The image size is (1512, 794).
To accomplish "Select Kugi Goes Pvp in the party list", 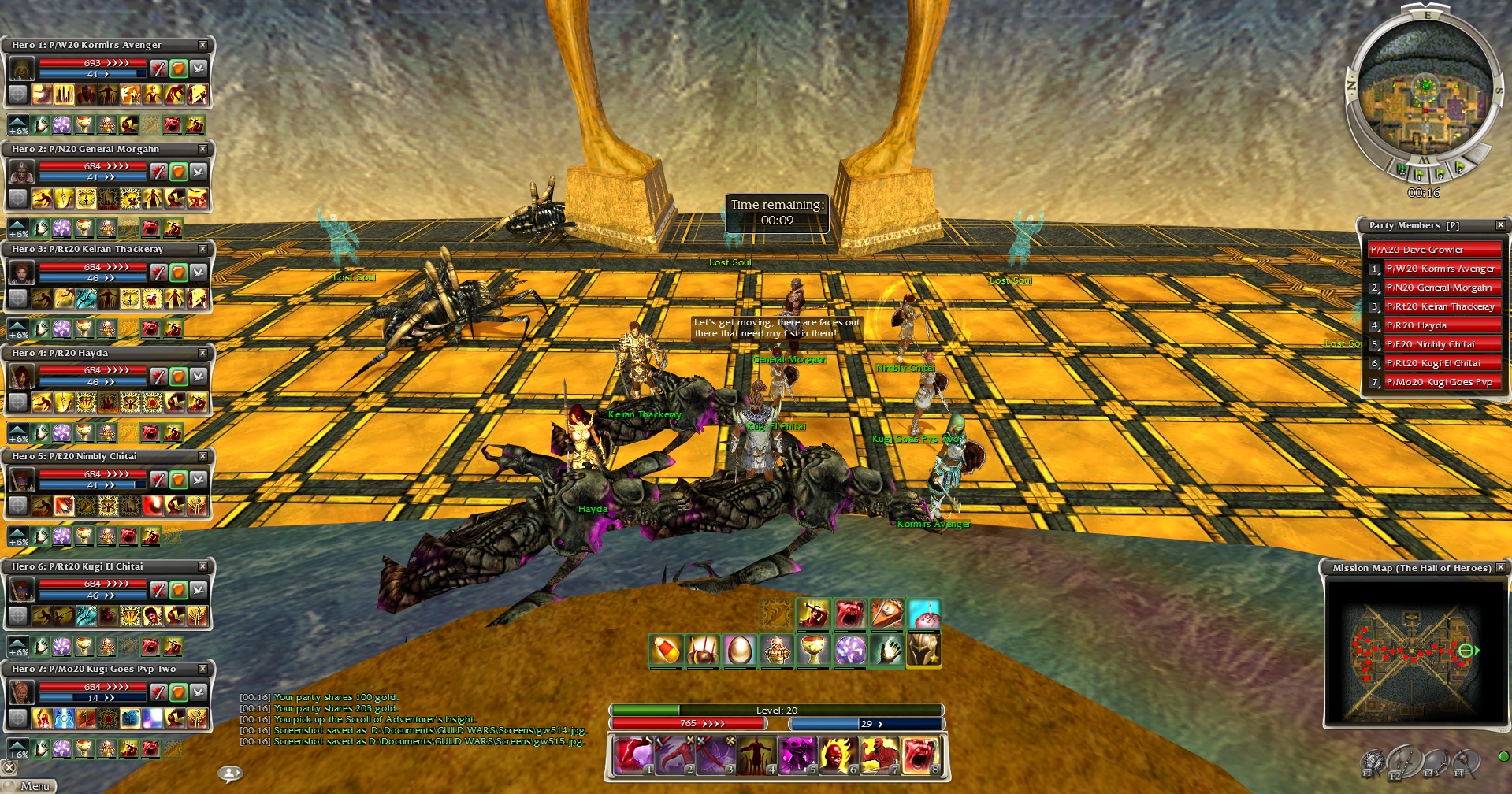I will (1440, 382).
